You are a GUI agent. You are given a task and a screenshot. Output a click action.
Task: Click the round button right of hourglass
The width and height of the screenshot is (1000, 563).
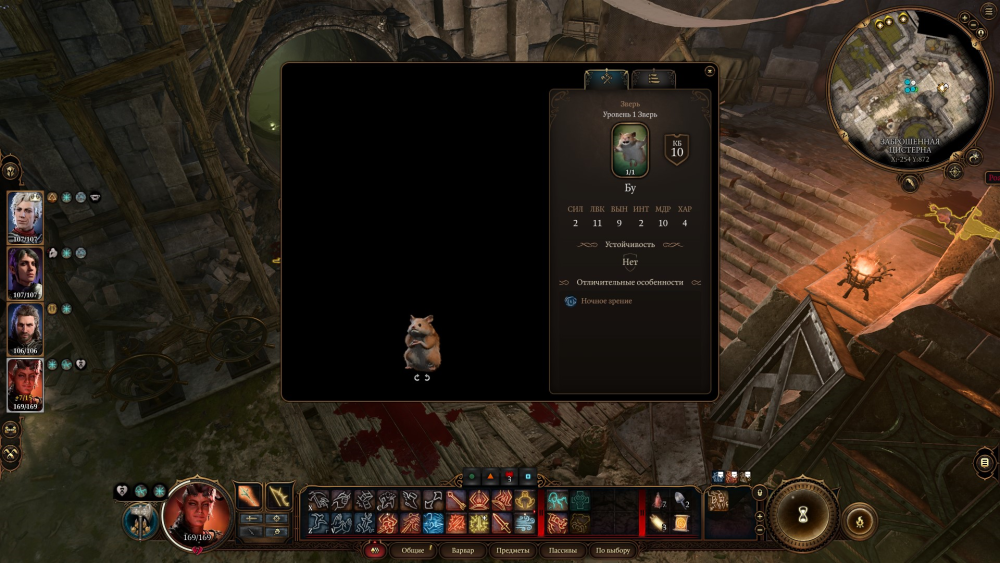859,520
